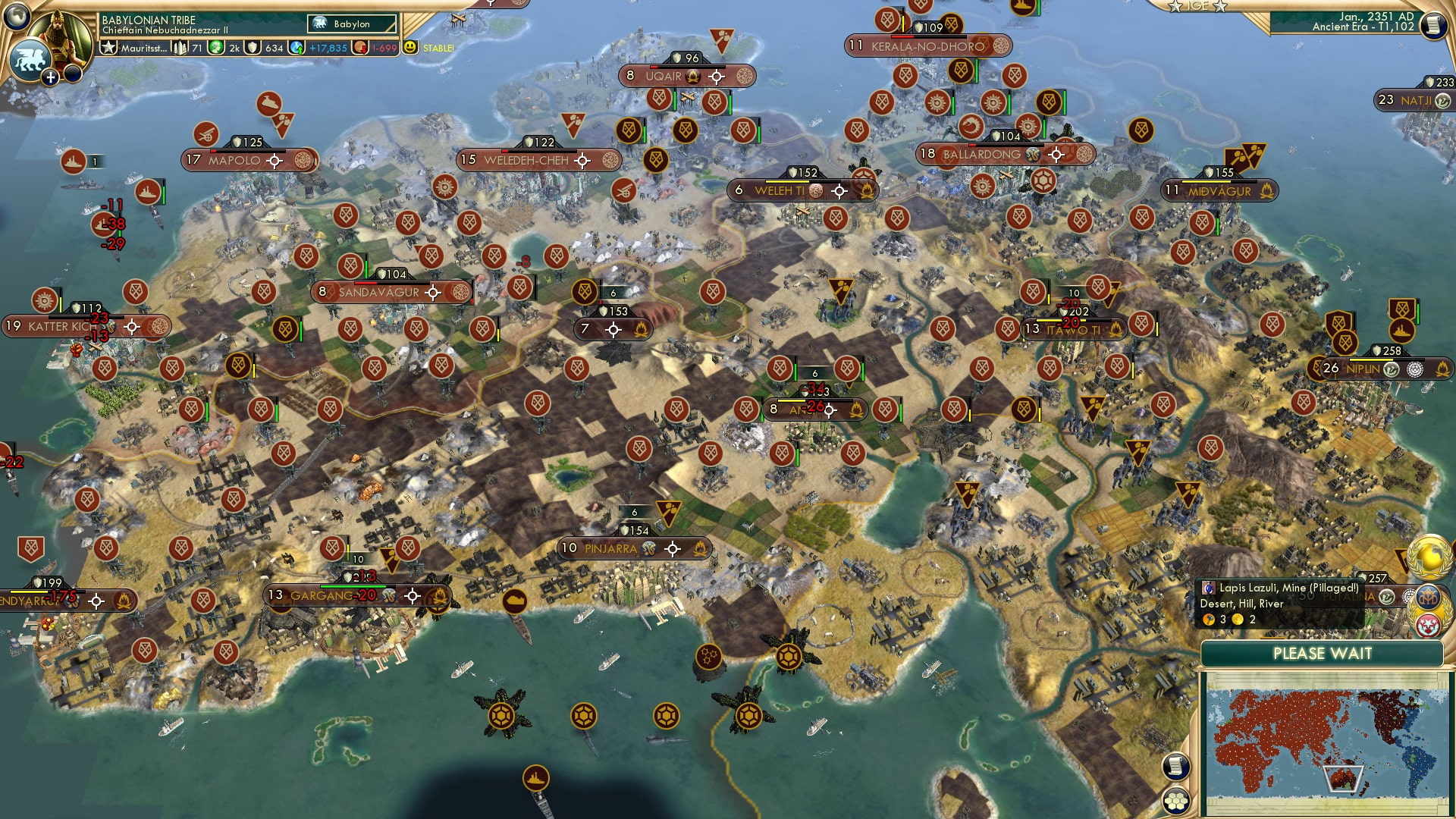
Task: Open the Babylon civilization button
Action: pyautogui.click(x=352, y=24)
